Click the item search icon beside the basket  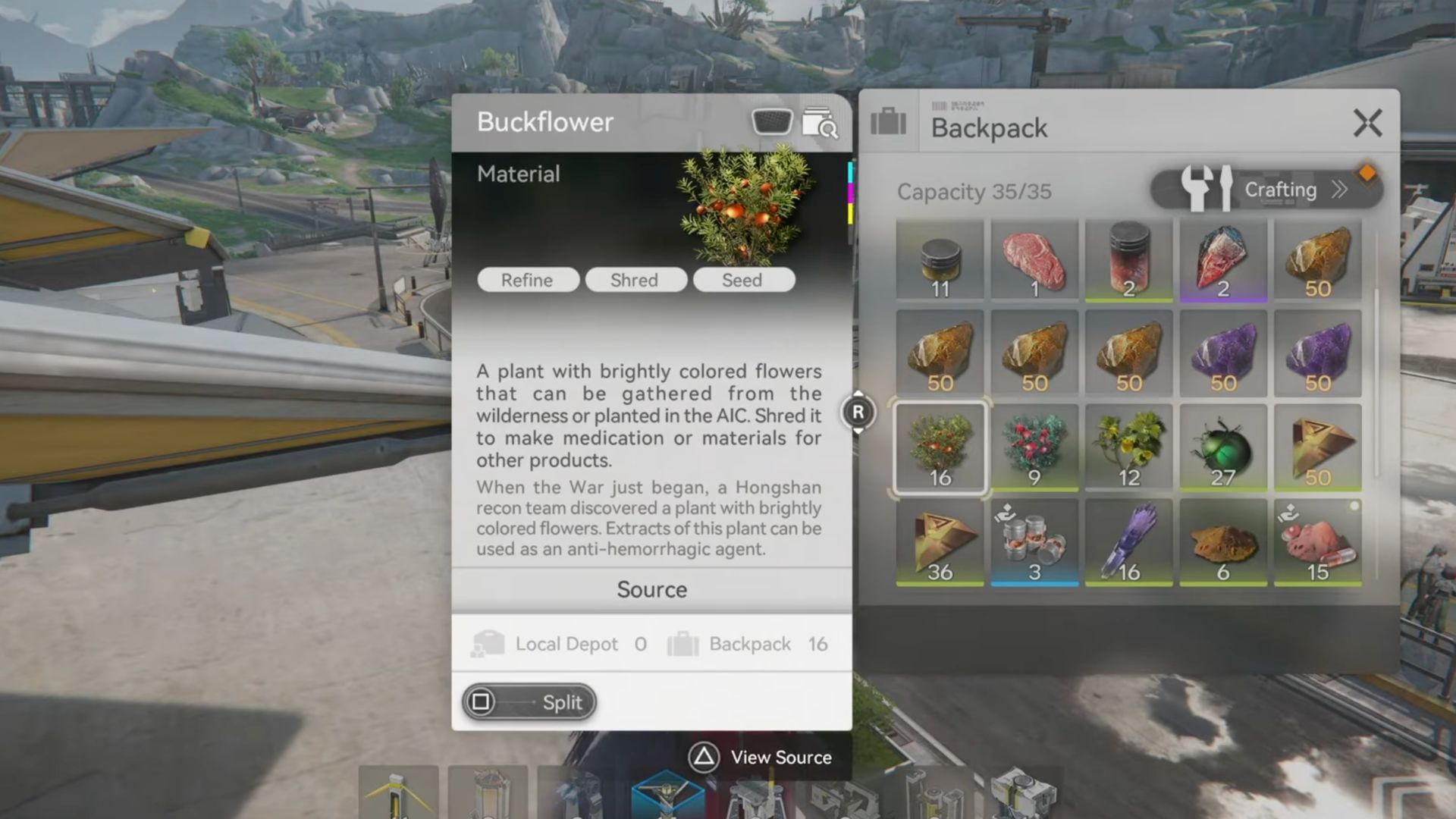821,123
